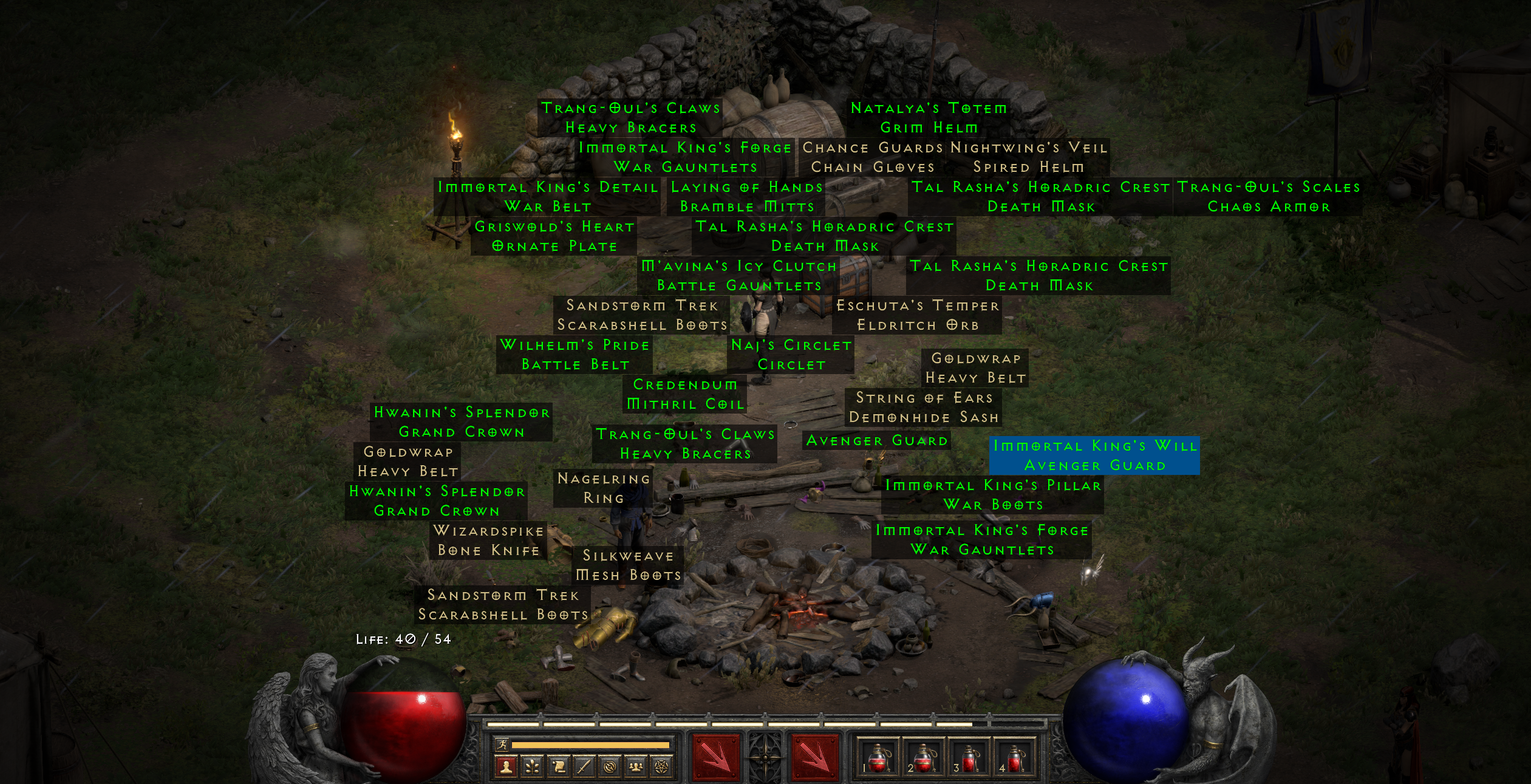Click the running figure stamina icon
Image resolution: width=1531 pixels, height=784 pixels.
click(503, 746)
